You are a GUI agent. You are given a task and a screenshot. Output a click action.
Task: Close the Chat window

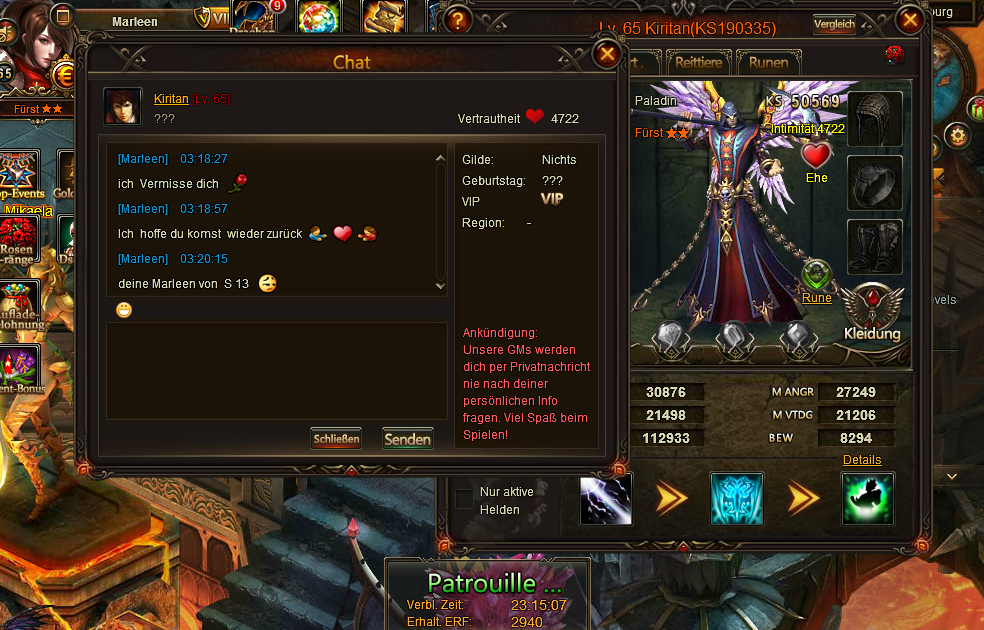coord(607,54)
